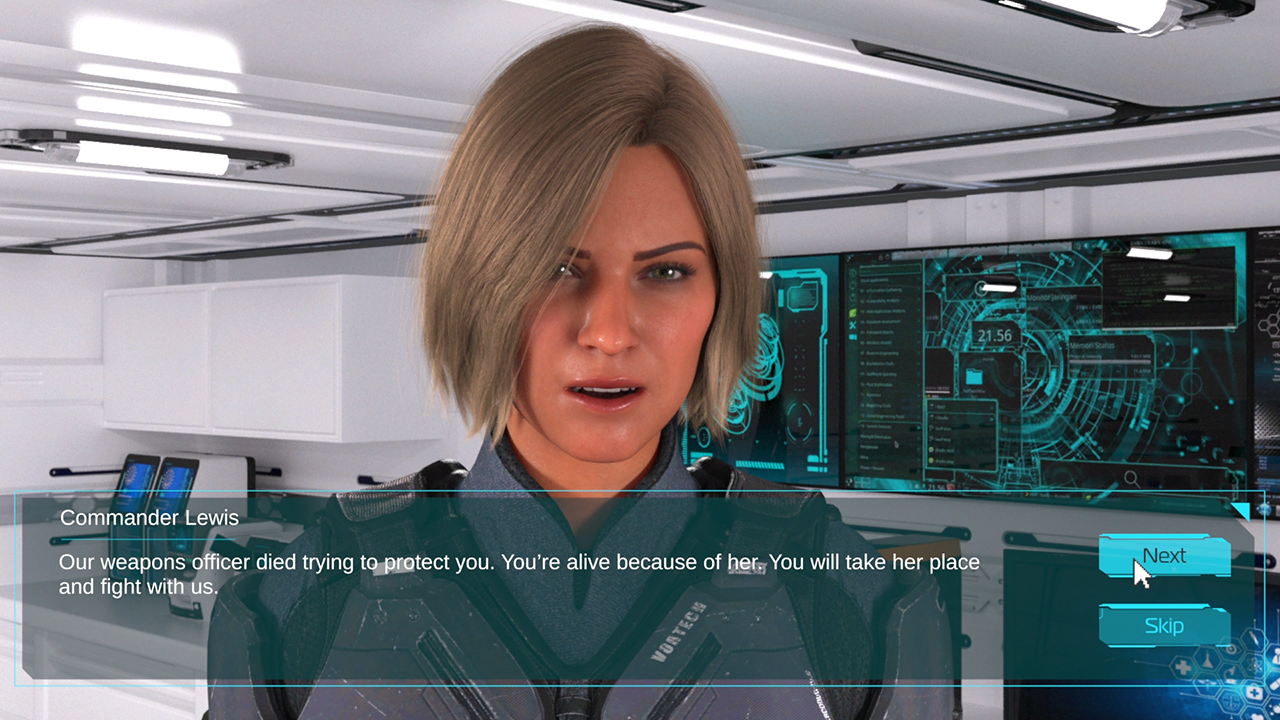Screen dimensions: 1280x720
Task: Skip the Commander Lewis dialogue
Action: tap(1164, 626)
